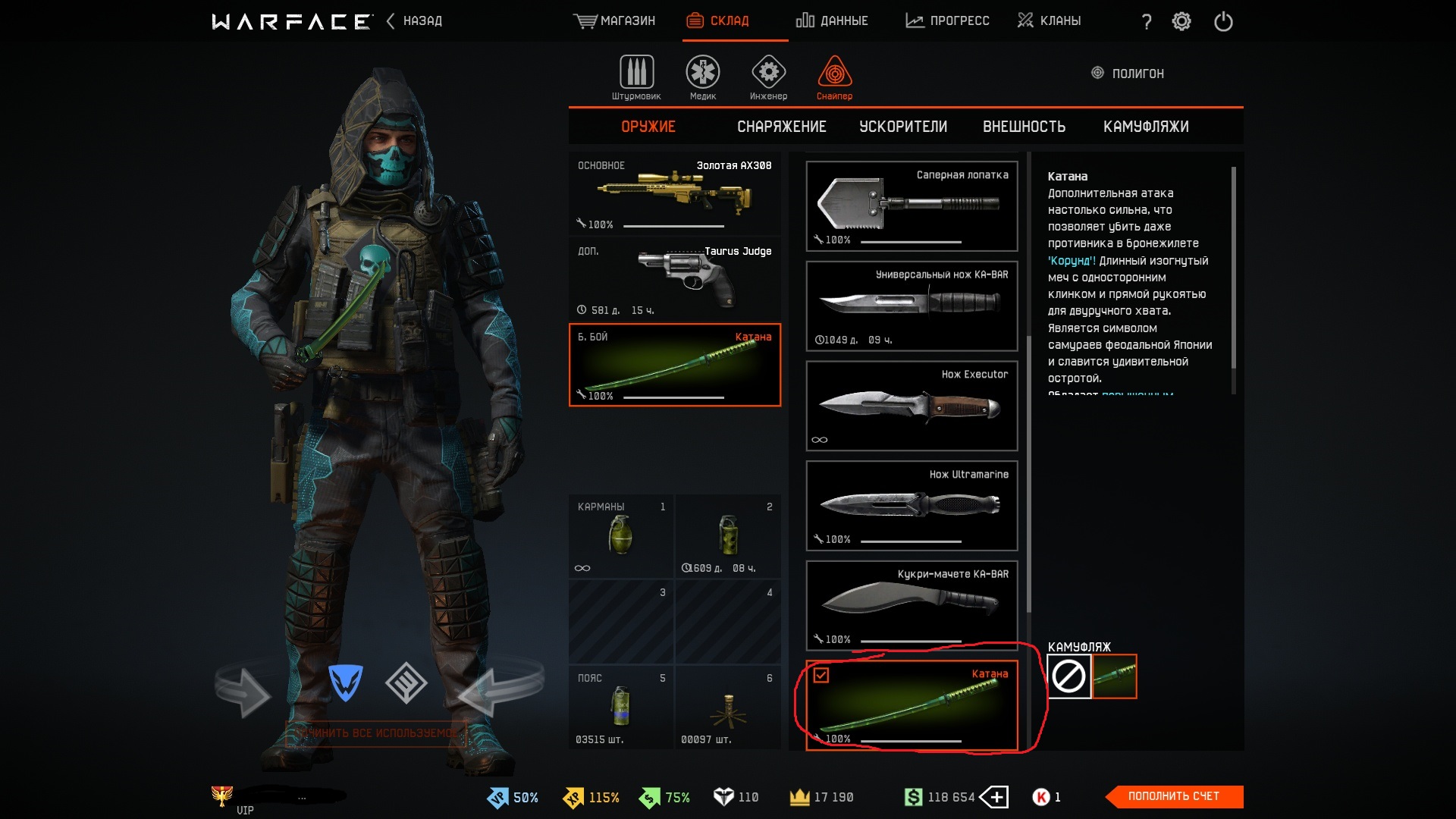Viewport: 1456px width, 819px height.
Task: Select the Штурмовик class
Action: tap(636, 77)
